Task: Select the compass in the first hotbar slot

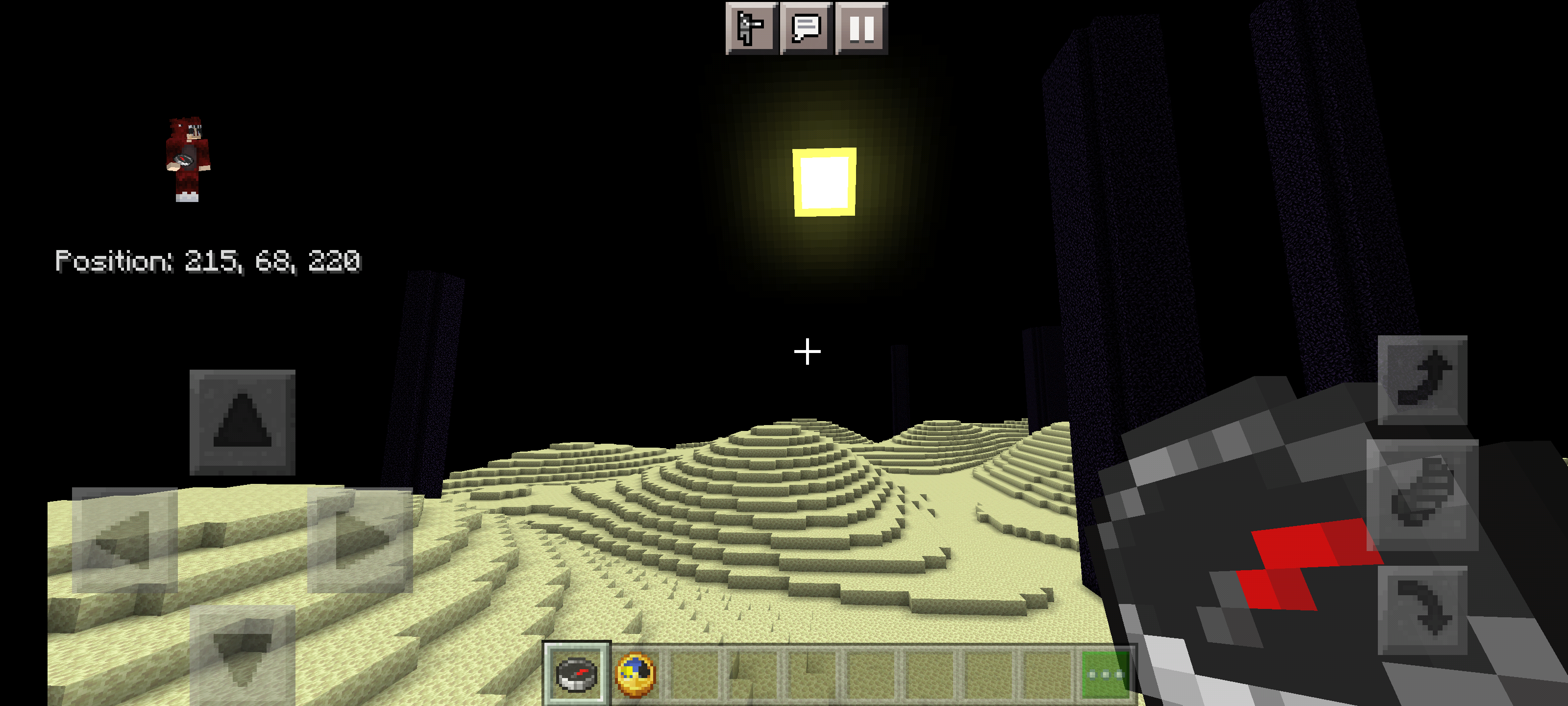Action: 577,673
